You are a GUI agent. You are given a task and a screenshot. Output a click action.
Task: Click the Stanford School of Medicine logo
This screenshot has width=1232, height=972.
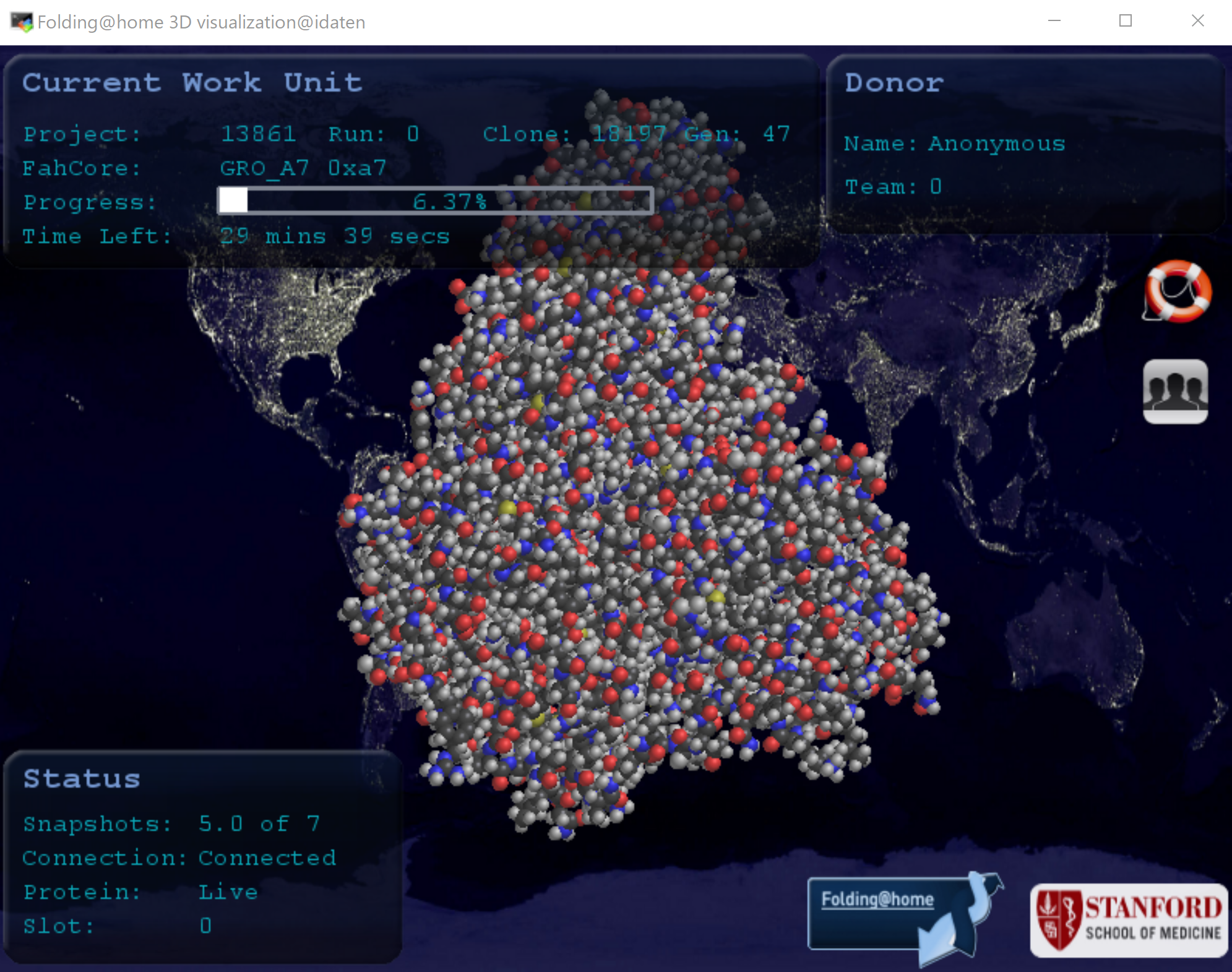point(1129,920)
